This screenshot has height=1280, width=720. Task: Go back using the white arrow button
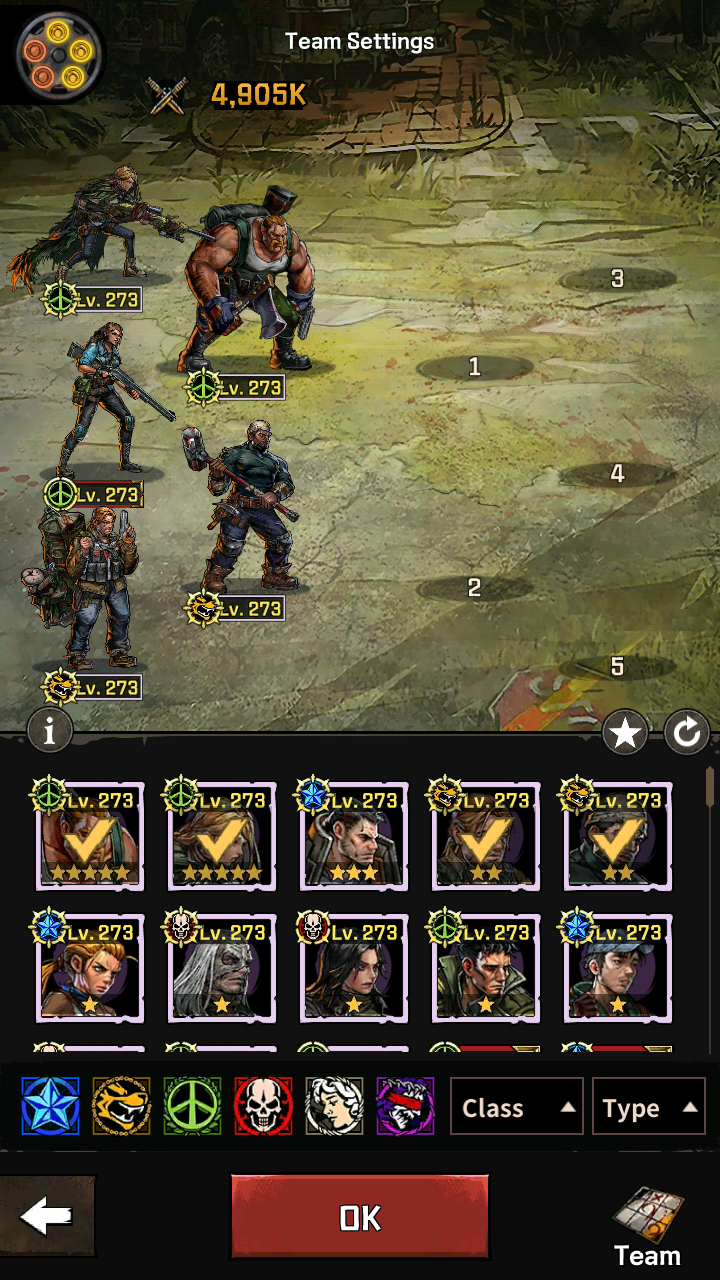[x=47, y=1216]
